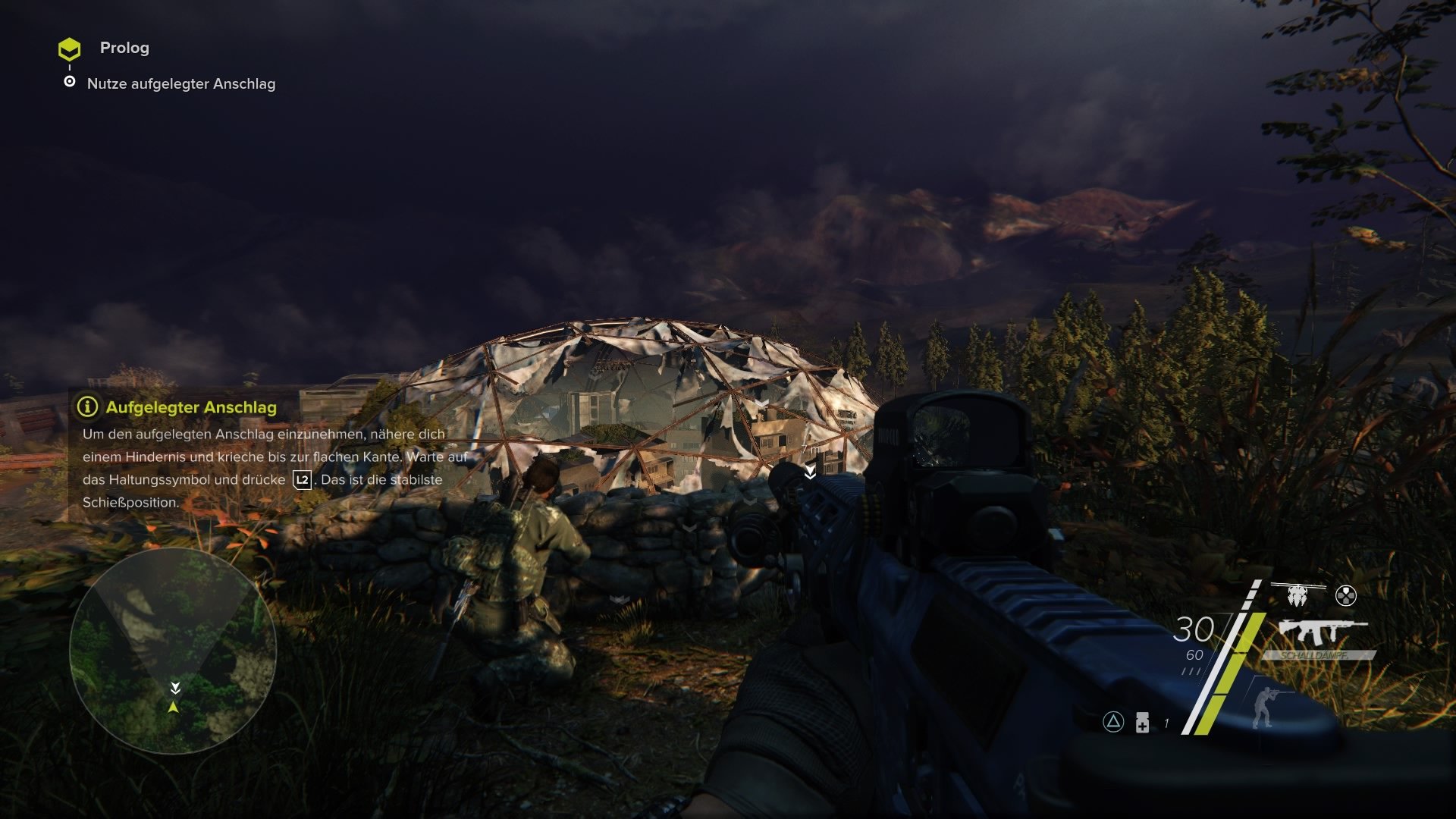The image size is (1456, 819).
Task: Open the Aufgelegter Anschlag tutorial title
Action: coord(182,408)
